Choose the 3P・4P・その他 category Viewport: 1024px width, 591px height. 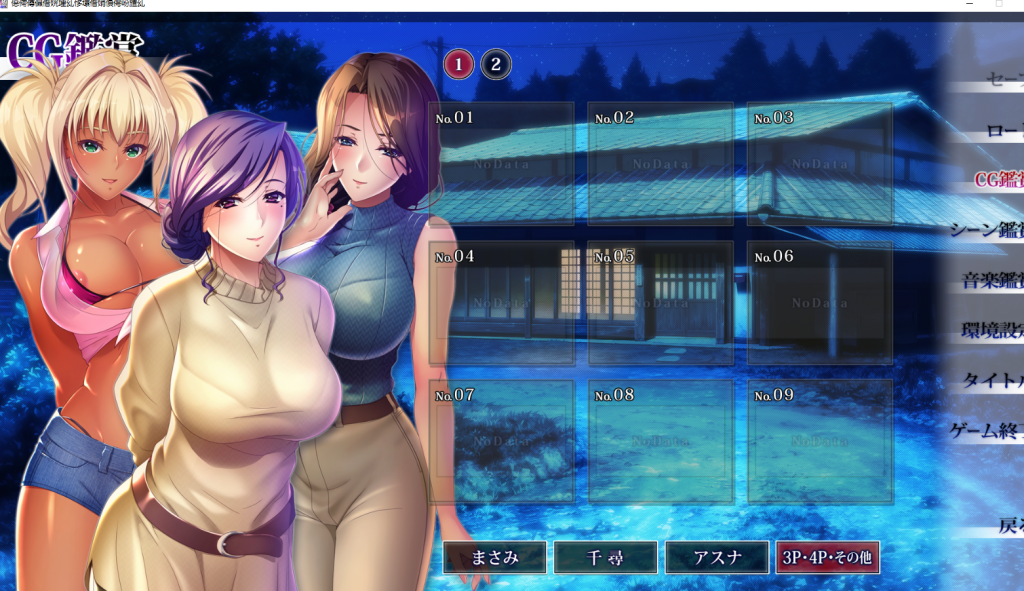(827, 558)
